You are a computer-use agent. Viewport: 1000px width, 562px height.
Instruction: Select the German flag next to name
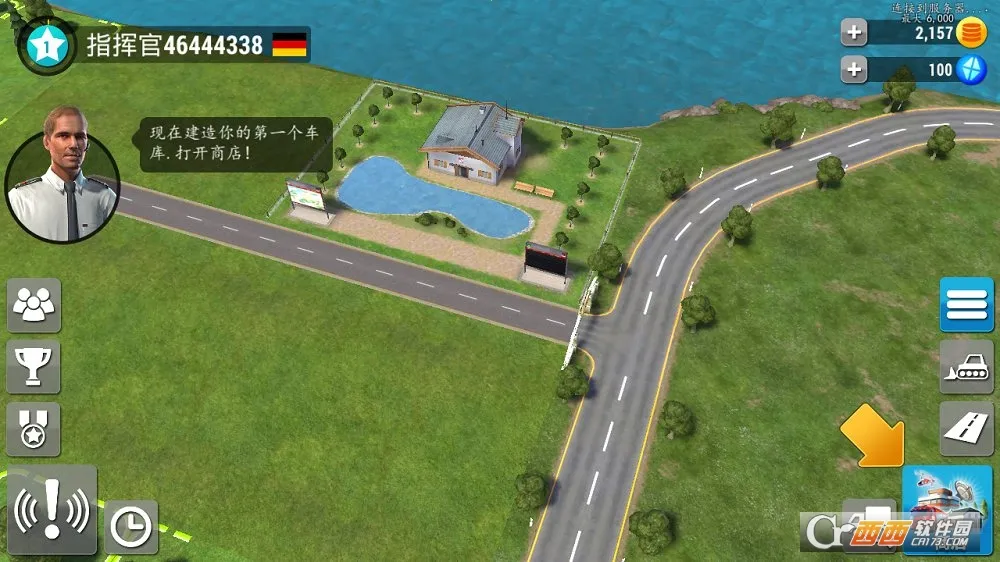(290, 44)
